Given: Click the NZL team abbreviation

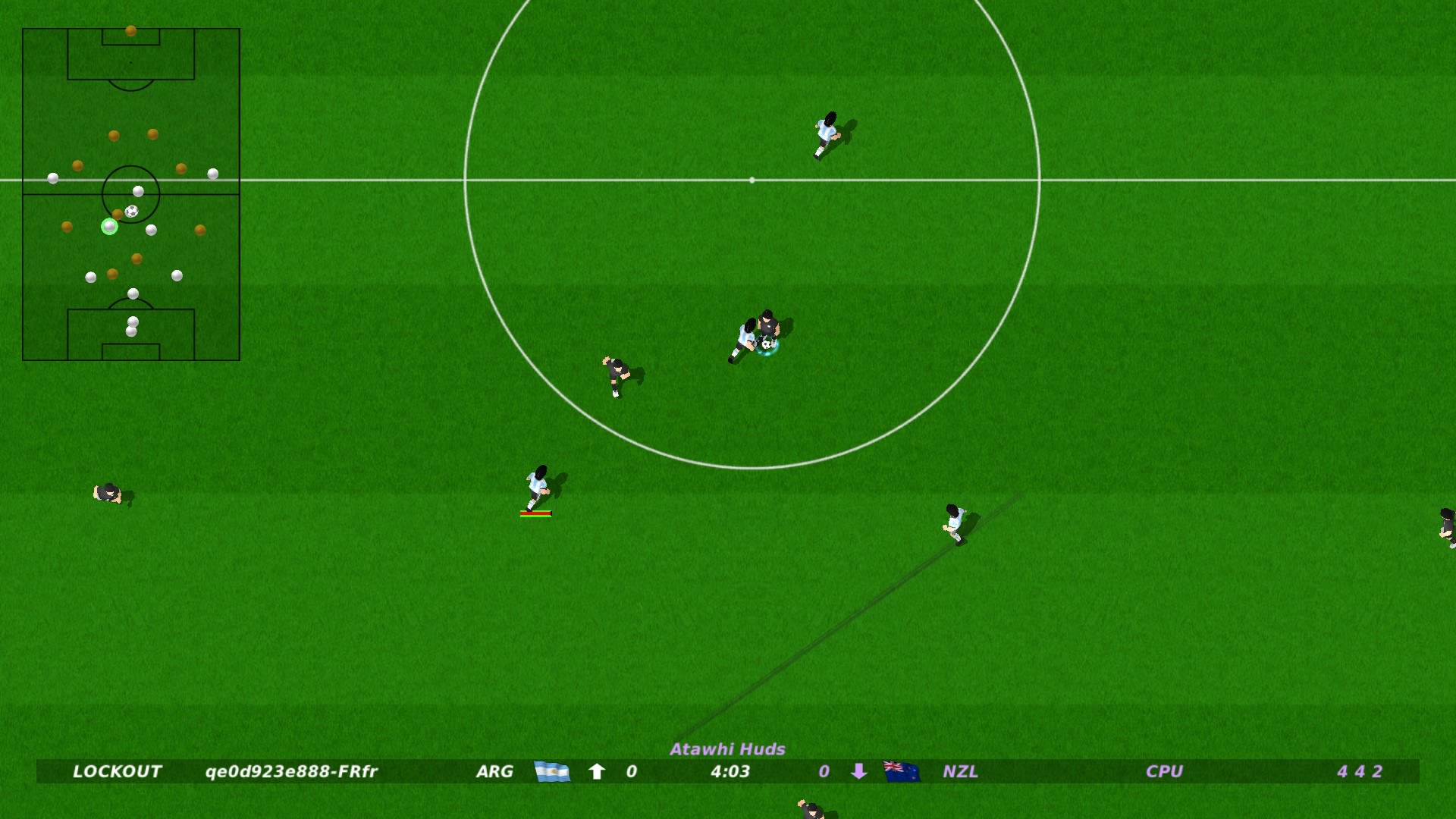Looking at the screenshot, I should click(959, 772).
